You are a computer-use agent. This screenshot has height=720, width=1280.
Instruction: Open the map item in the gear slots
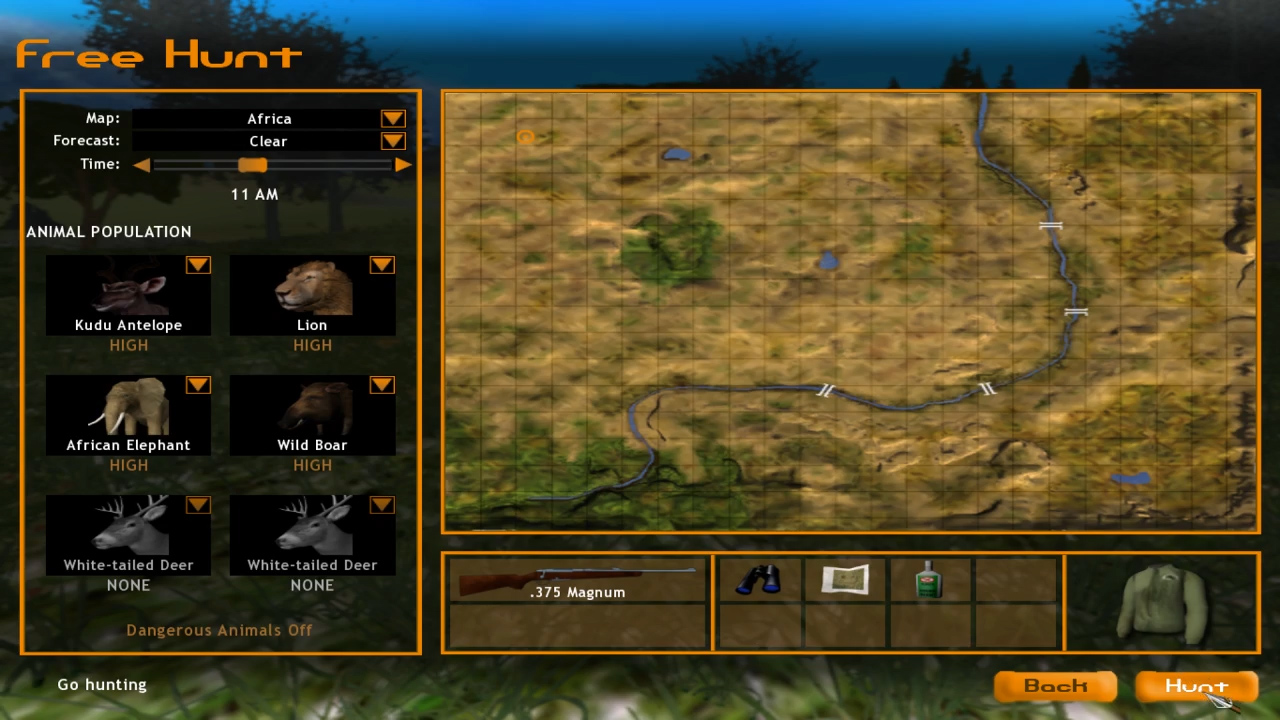(845, 580)
